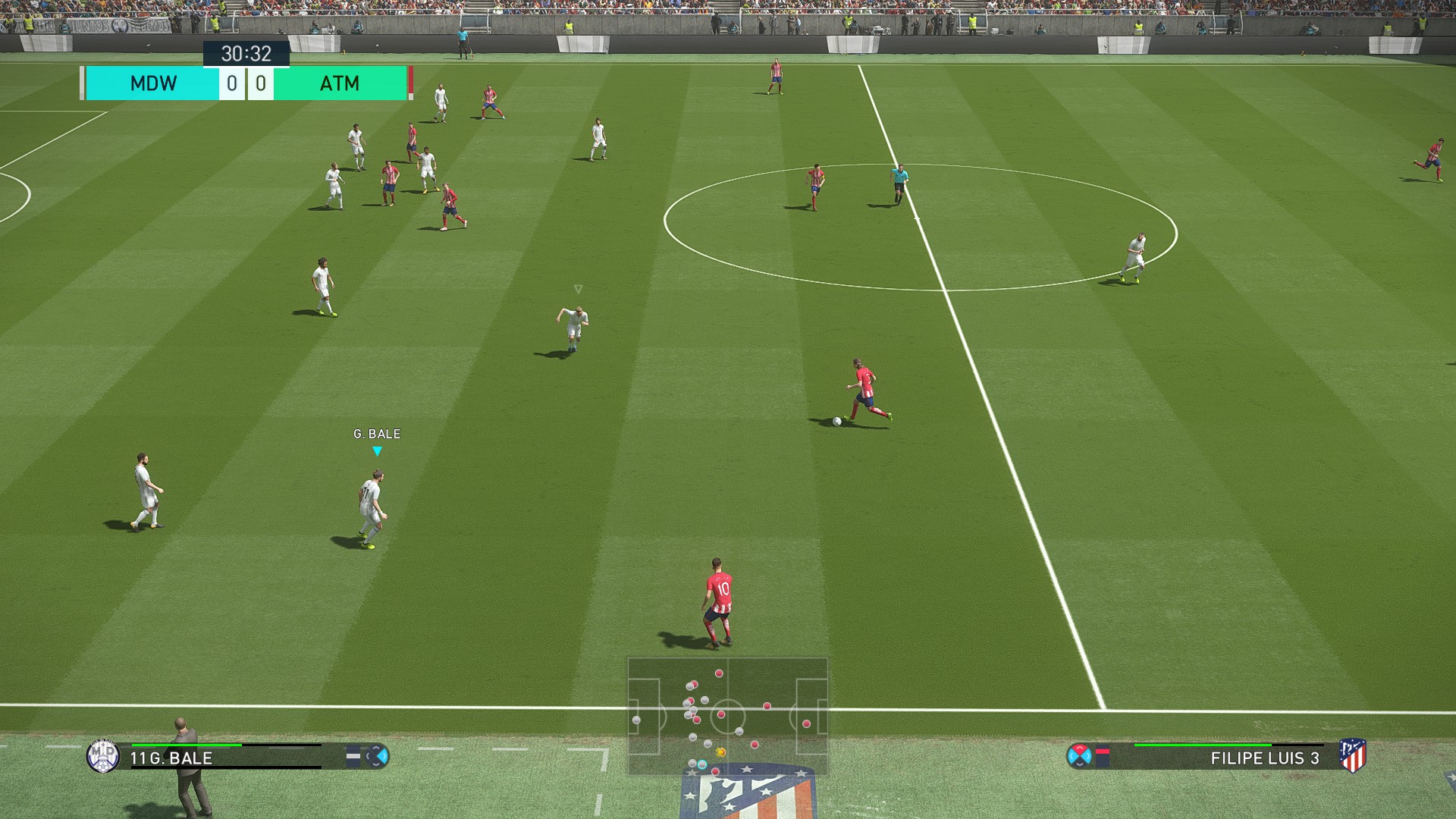Click the radar minimap of the pitch

(x=727, y=716)
